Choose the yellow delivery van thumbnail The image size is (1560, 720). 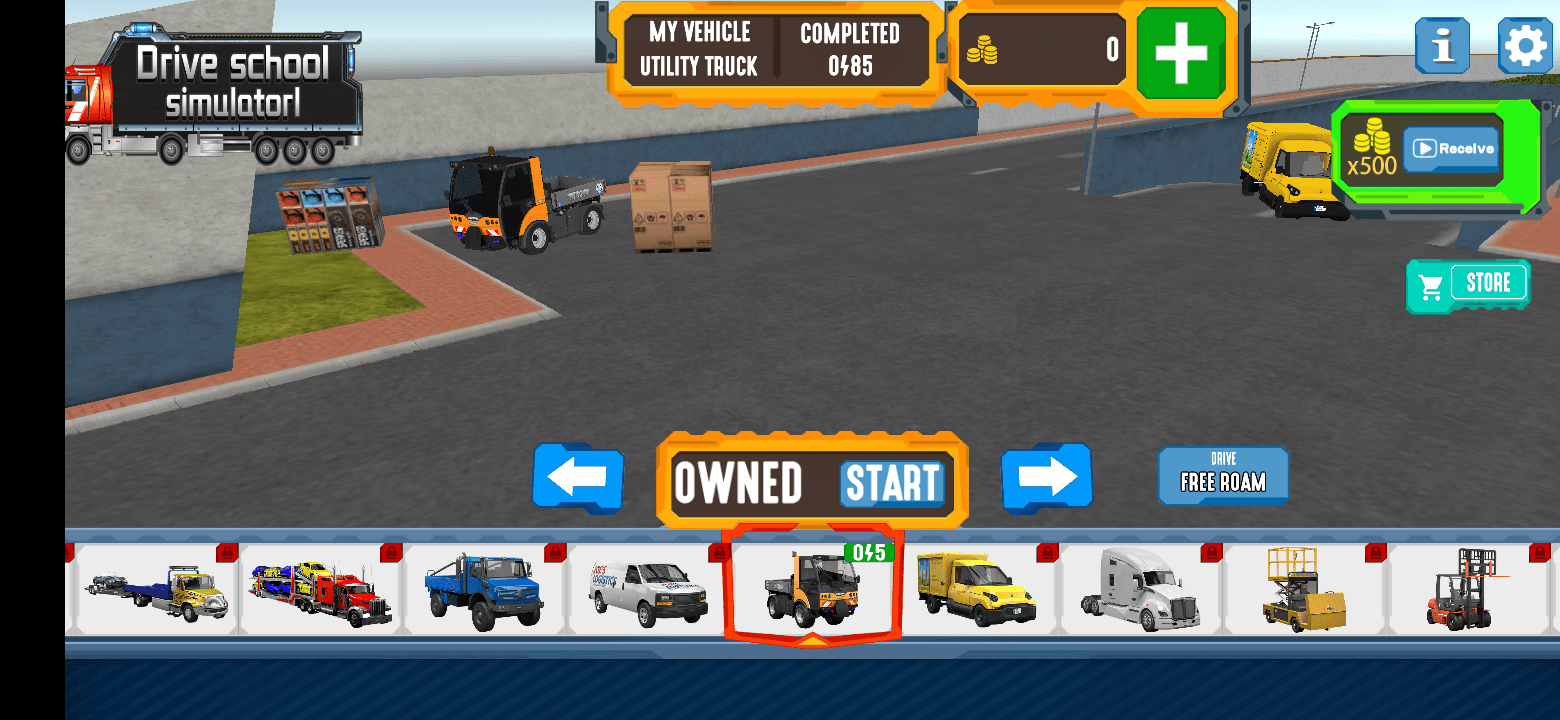pos(976,590)
